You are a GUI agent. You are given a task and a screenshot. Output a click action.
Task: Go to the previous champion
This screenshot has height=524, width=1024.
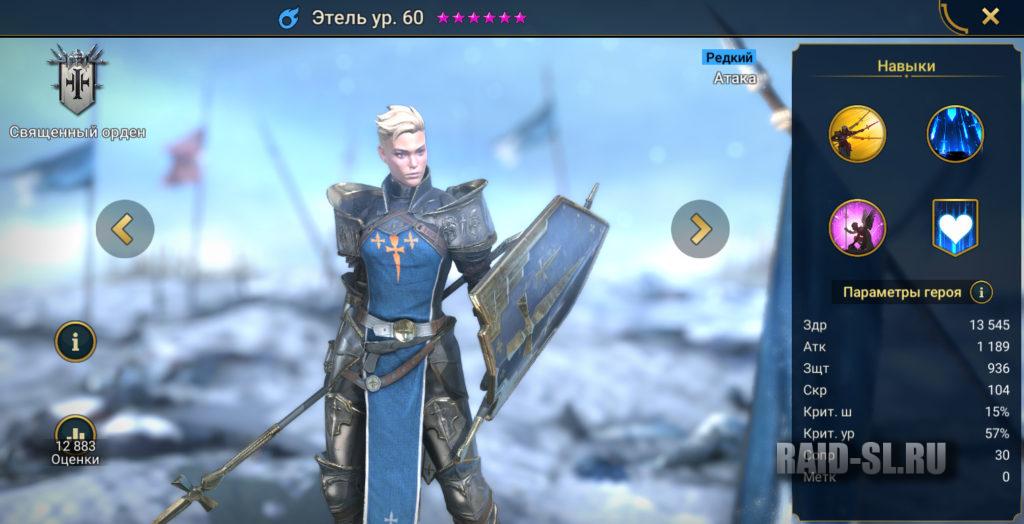coord(125,229)
